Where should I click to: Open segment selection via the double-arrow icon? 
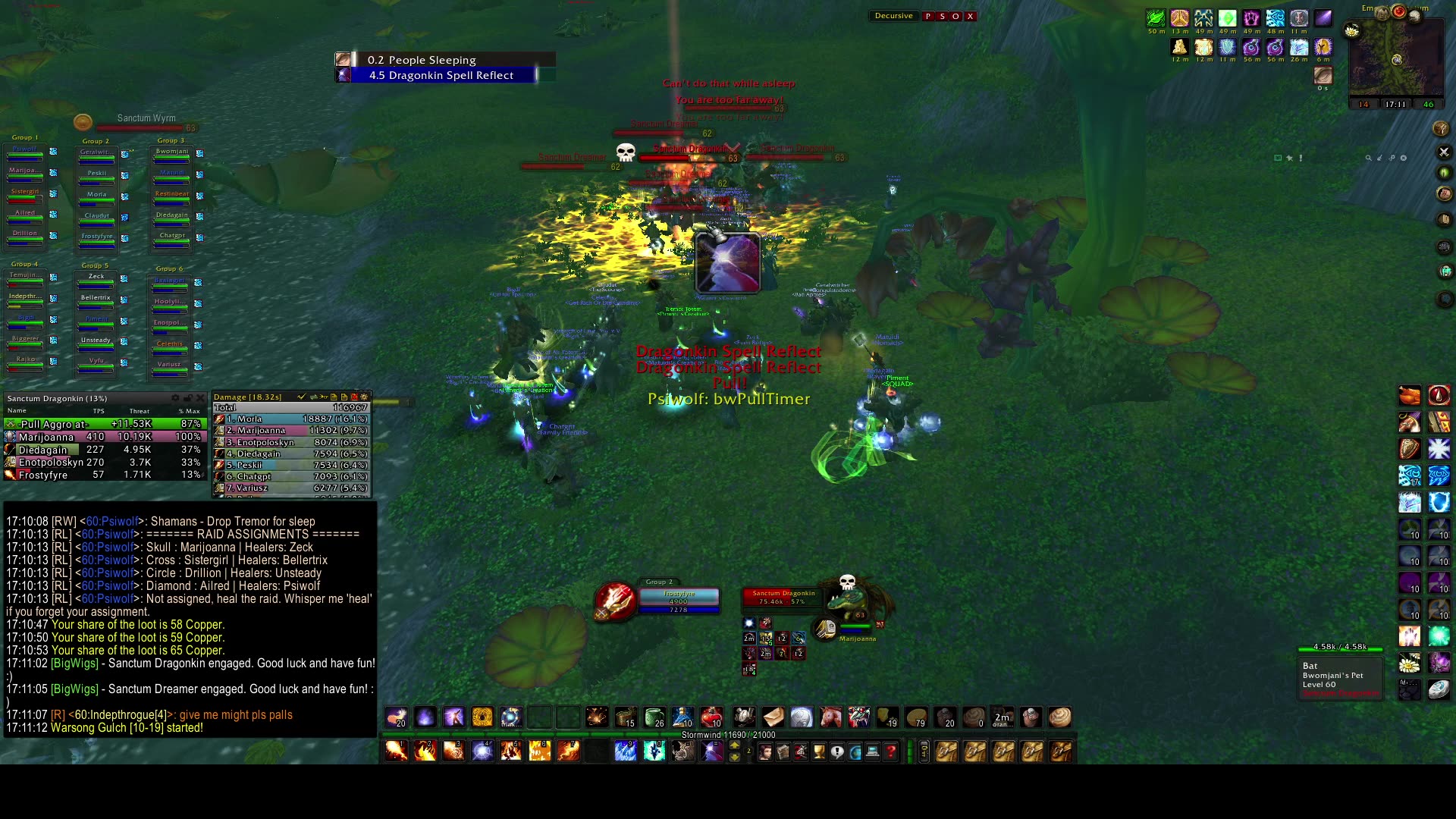click(x=313, y=397)
